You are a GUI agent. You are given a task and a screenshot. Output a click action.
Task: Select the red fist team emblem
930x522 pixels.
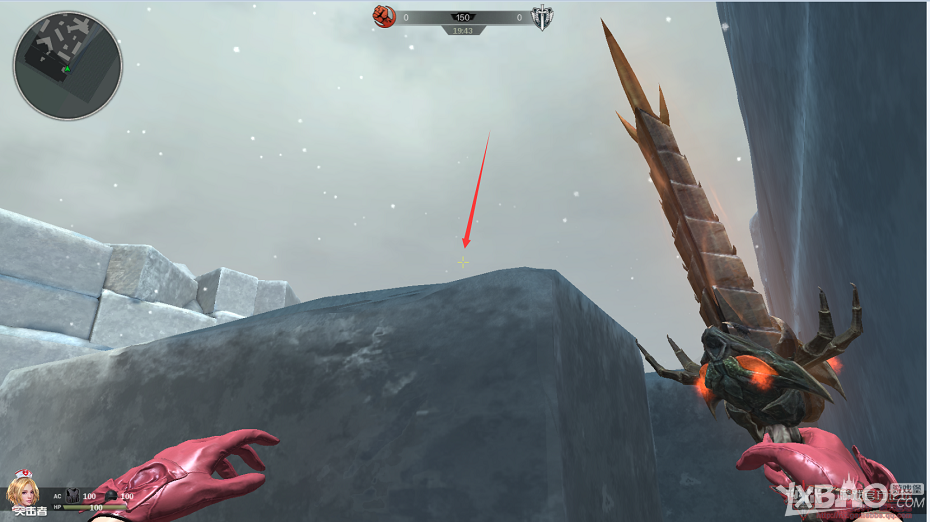tap(384, 16)
